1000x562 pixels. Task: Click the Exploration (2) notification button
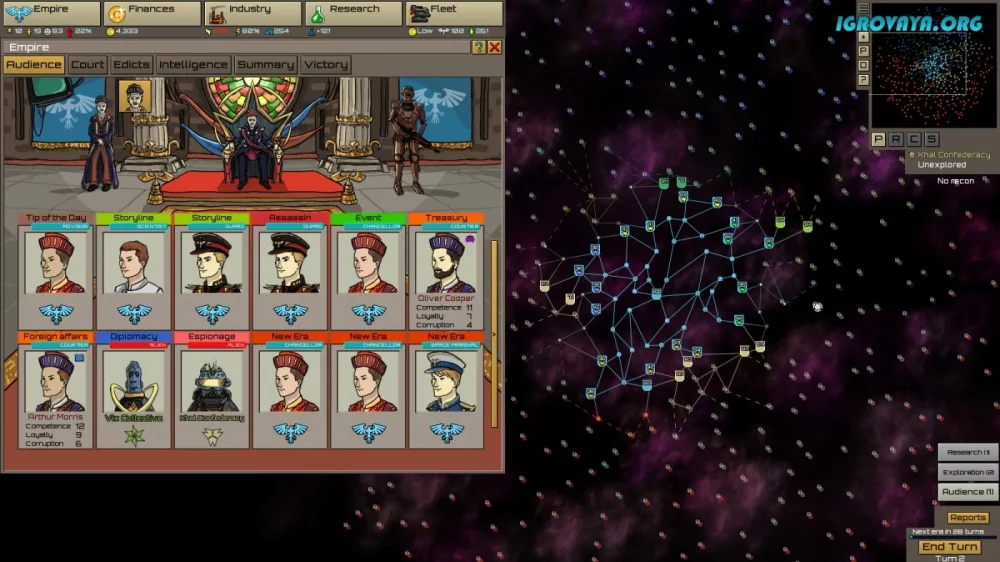(x=968, y=472)
